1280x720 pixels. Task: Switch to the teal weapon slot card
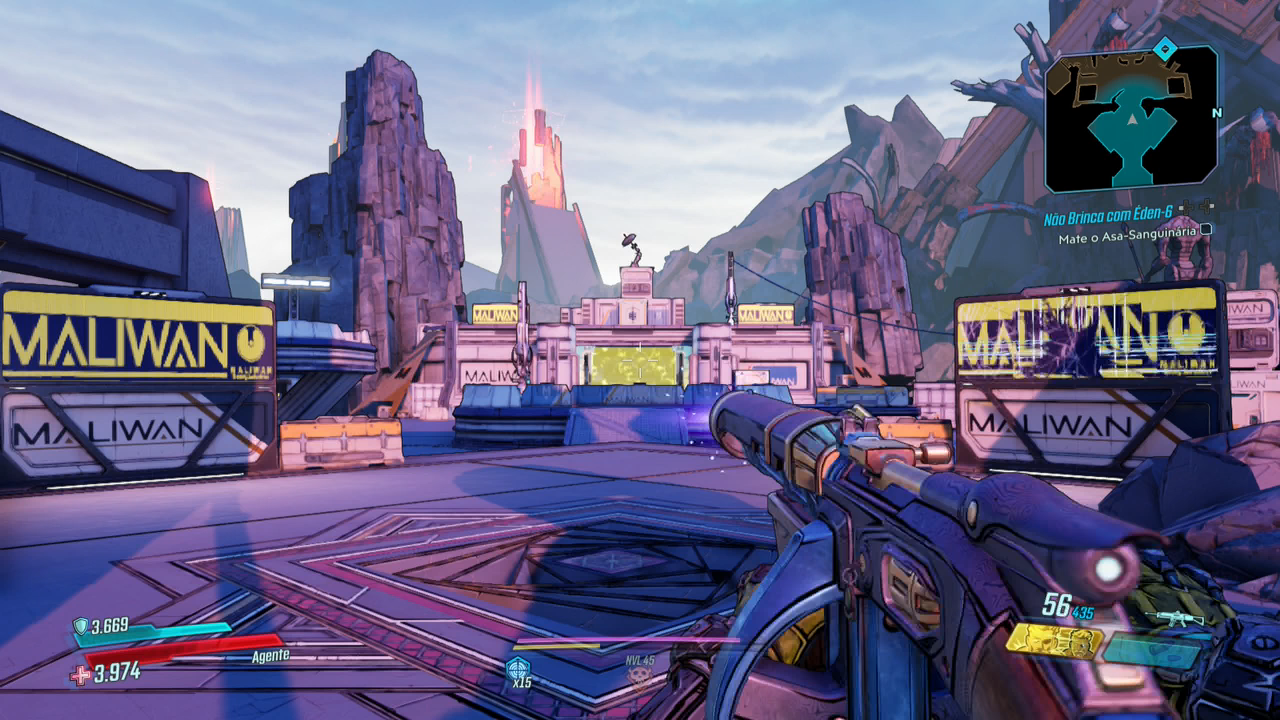point(1152,651)
